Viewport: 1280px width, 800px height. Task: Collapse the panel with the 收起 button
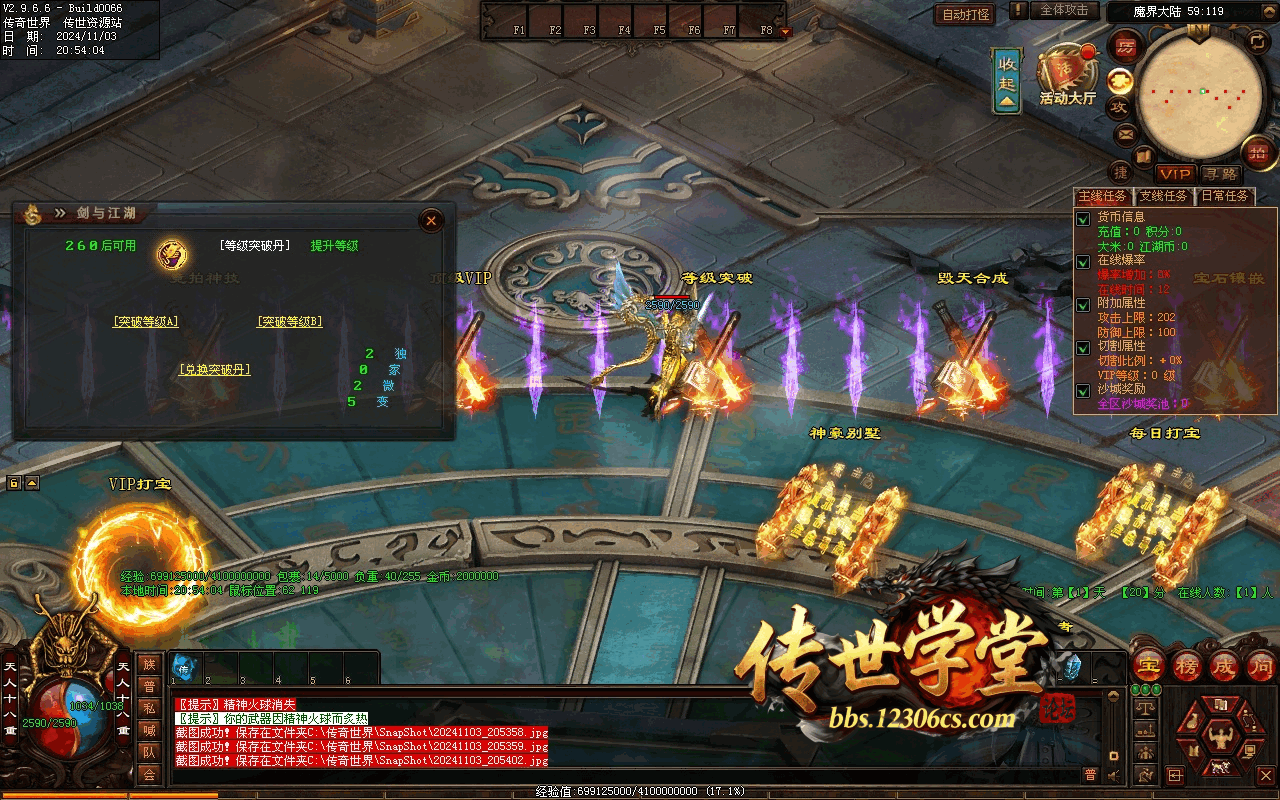click(1007, 78)
